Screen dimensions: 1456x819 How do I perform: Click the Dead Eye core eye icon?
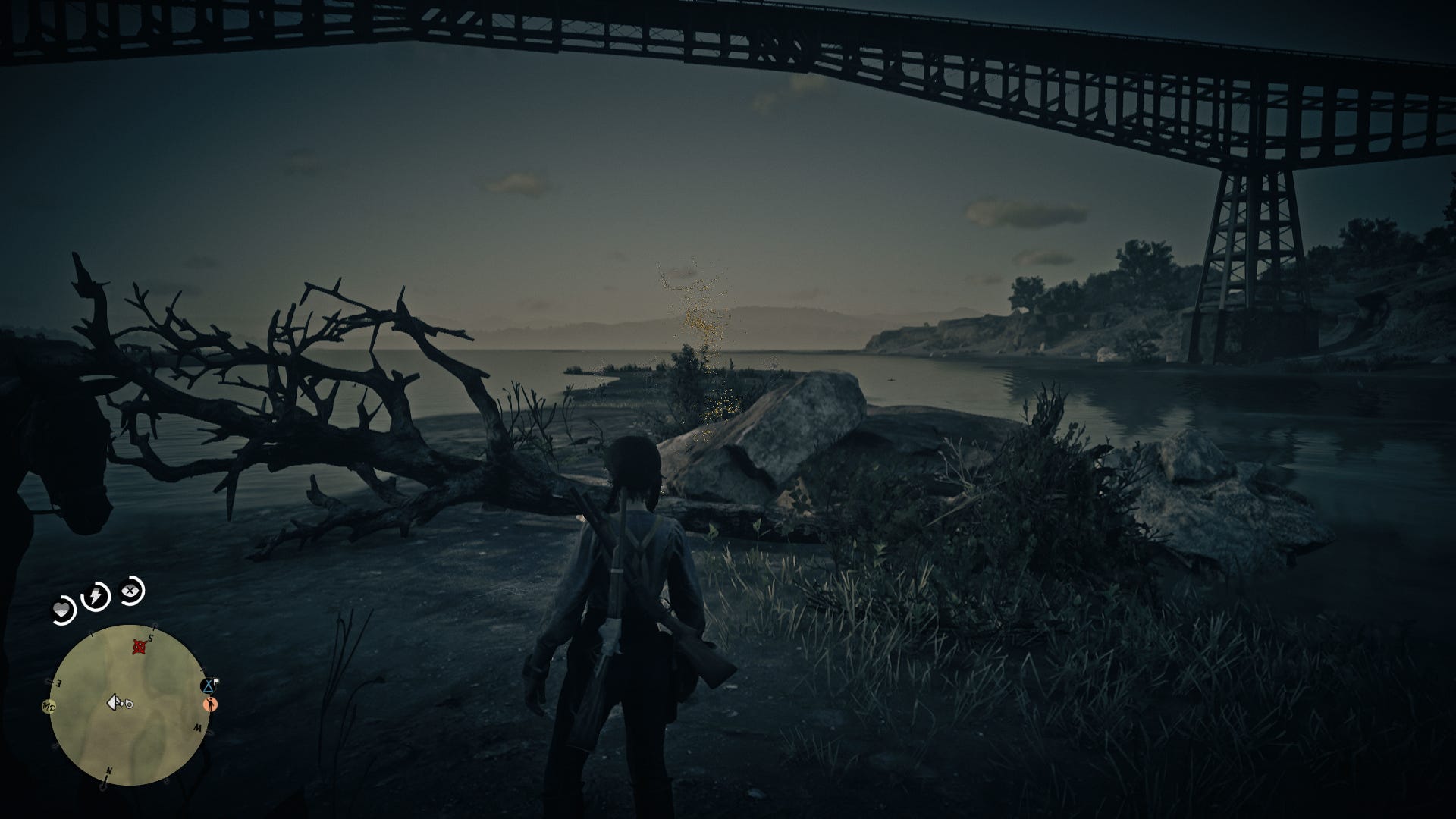[x=128, y=590]
